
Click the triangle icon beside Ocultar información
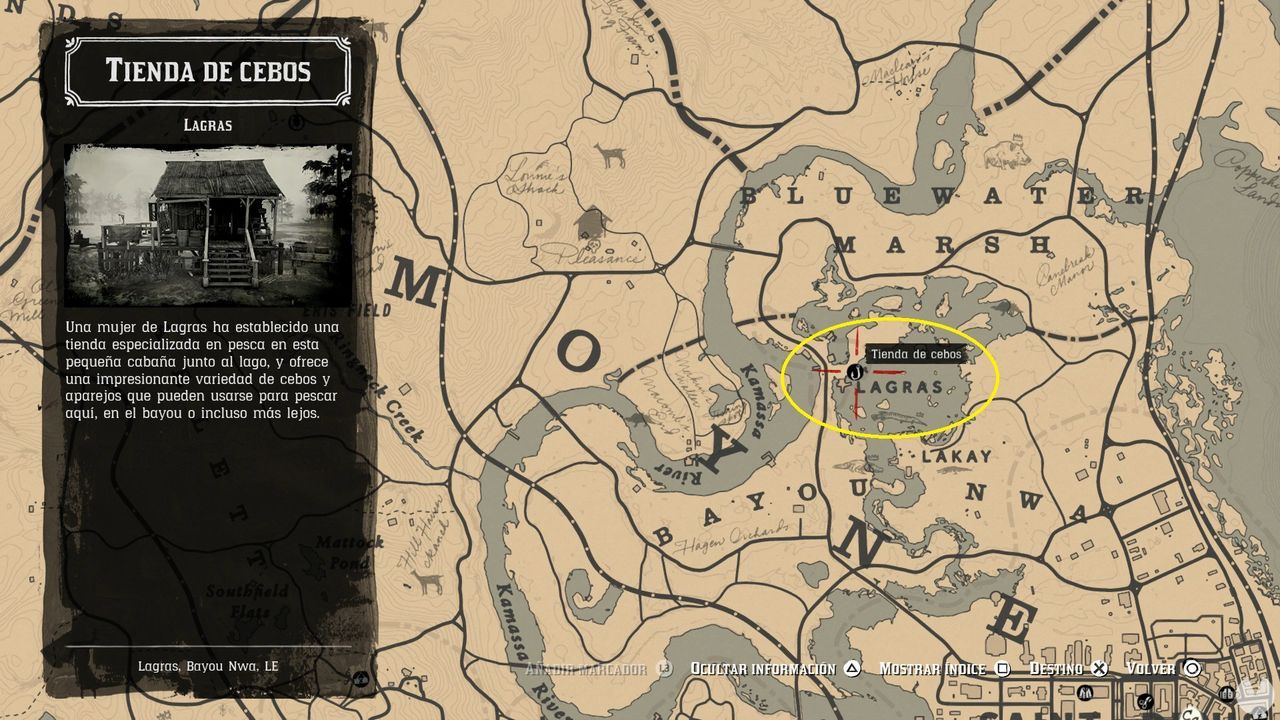point(852,668)
